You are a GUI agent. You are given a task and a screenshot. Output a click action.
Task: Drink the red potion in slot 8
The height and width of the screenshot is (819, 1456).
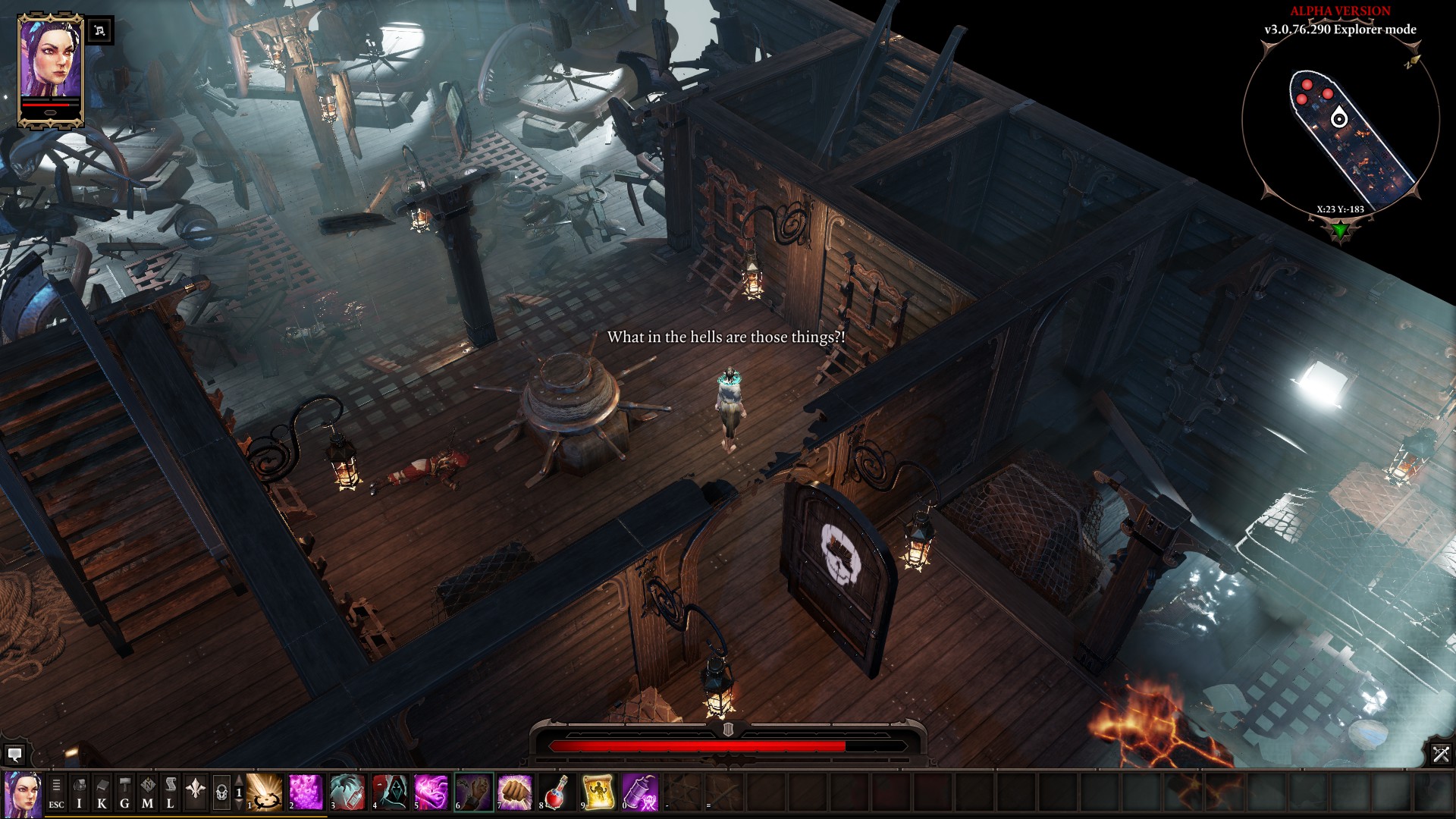tap(557, 792)
